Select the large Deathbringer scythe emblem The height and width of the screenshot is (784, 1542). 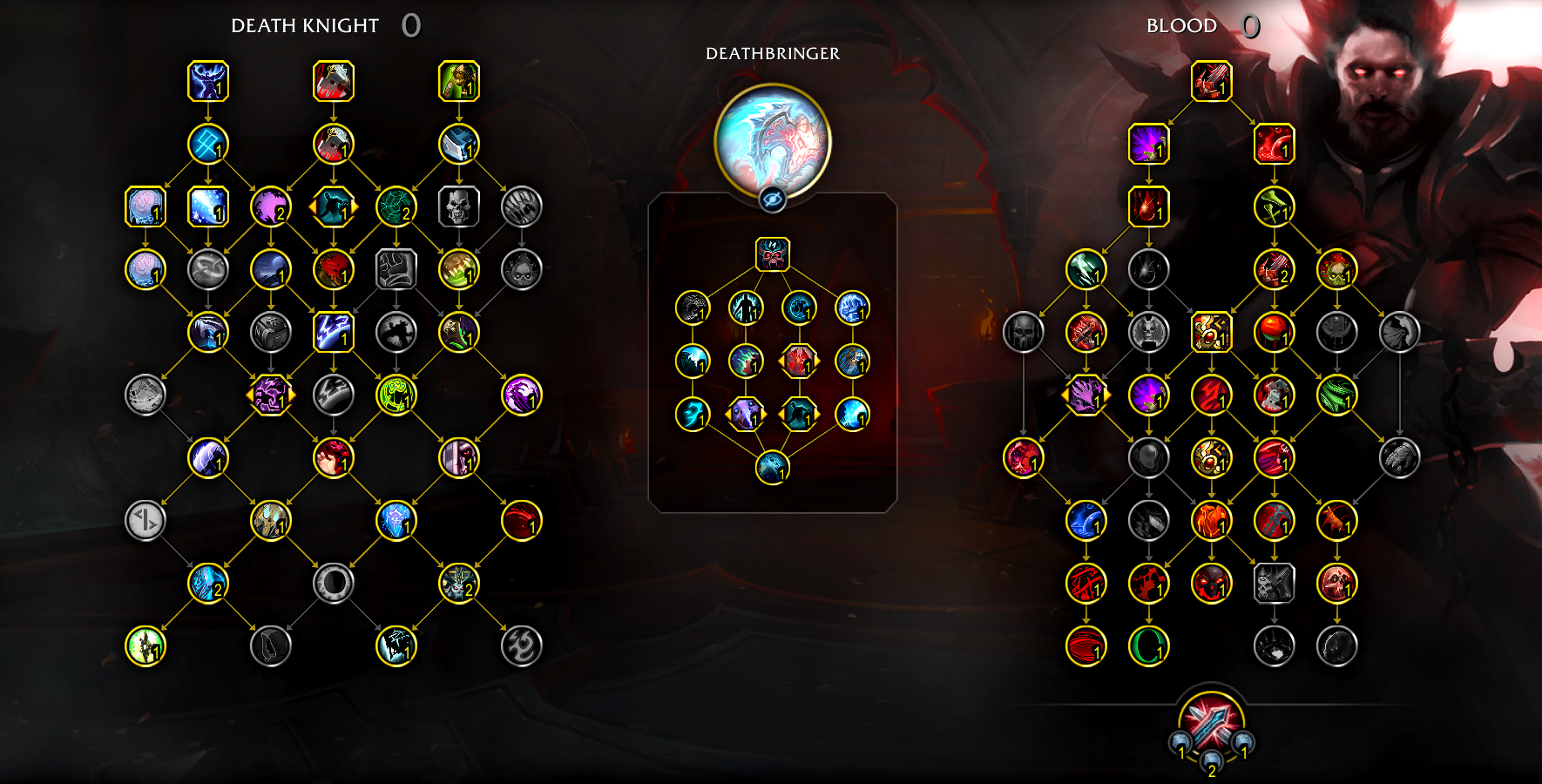tap(772, 139)
